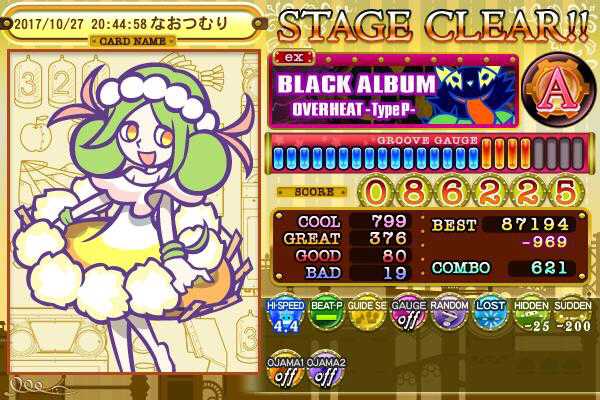The width and height of the screenshot is (600, 400).
Task: Click the blue LOST option icon
Action: pos(490,318)
